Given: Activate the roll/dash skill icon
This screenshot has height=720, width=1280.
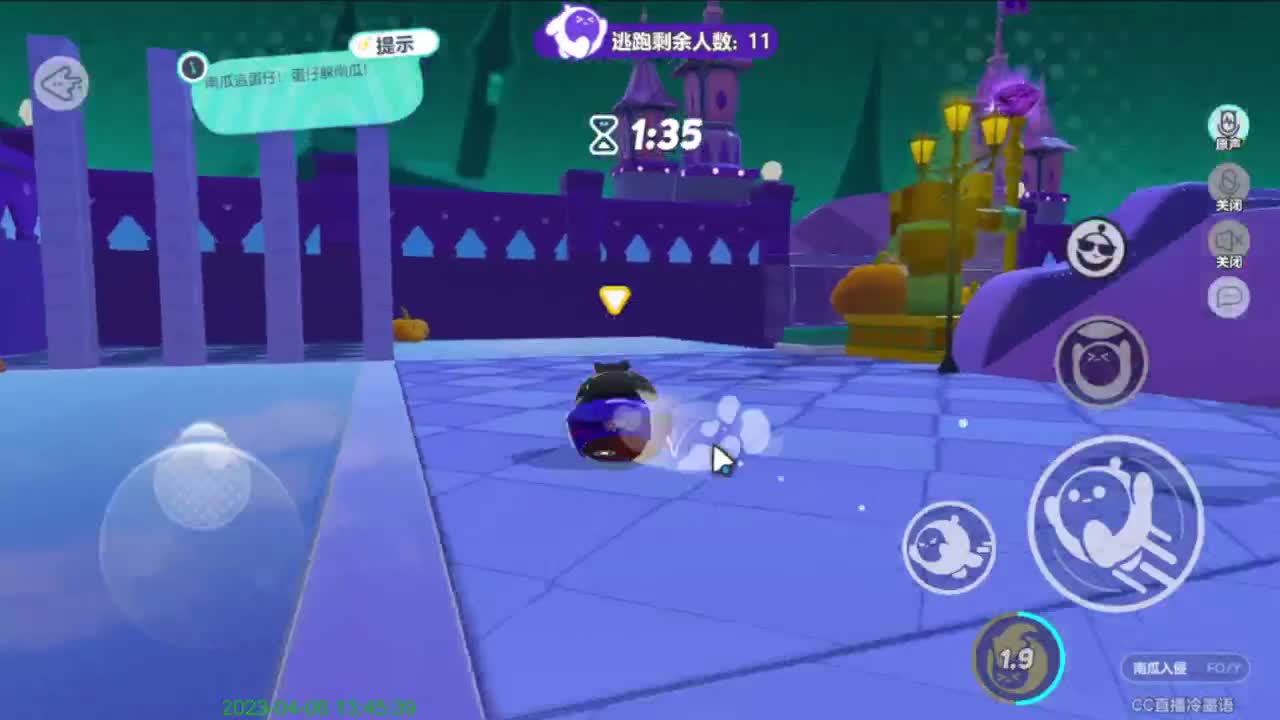Looking at the screenshot, I should point(948,546).
